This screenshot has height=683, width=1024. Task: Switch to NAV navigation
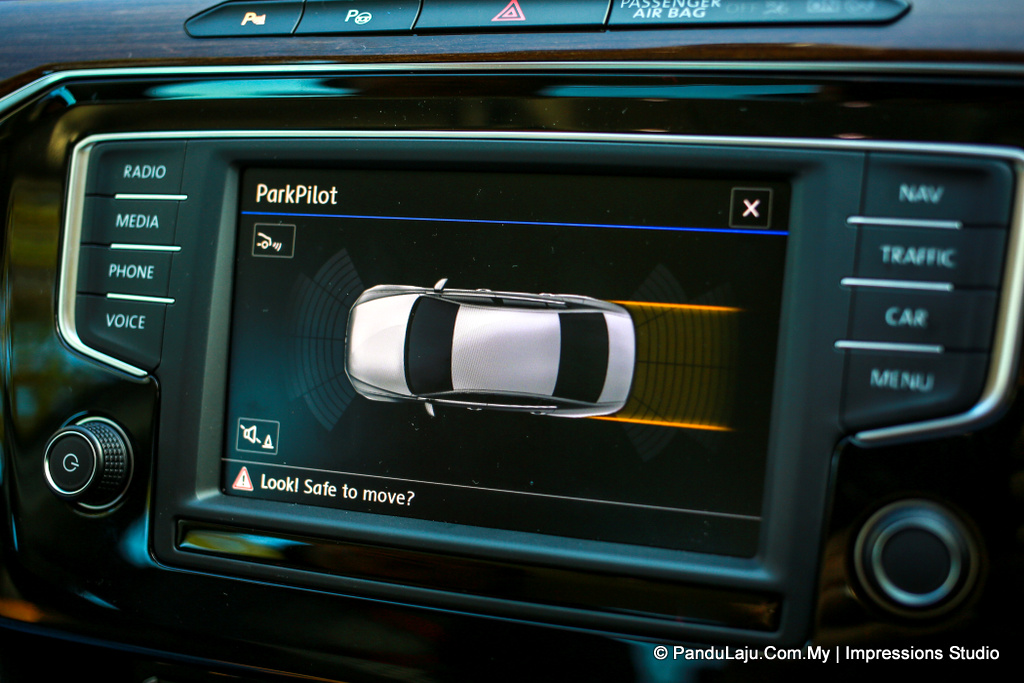pos(919,194)
